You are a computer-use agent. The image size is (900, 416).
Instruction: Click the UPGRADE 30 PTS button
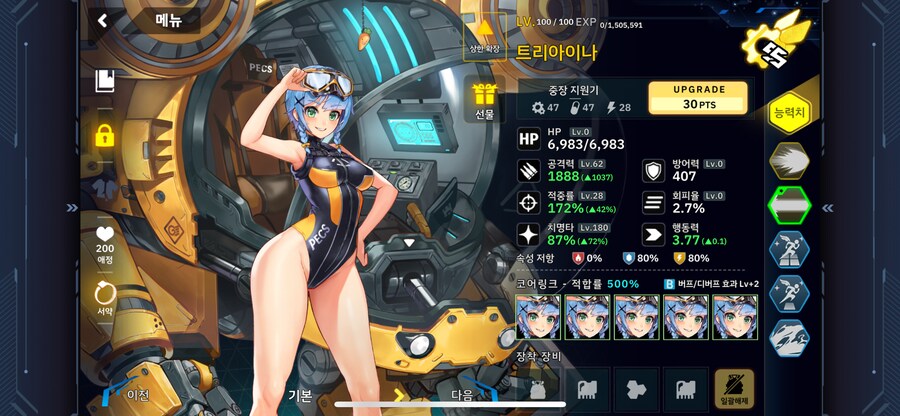pos(698,97)
